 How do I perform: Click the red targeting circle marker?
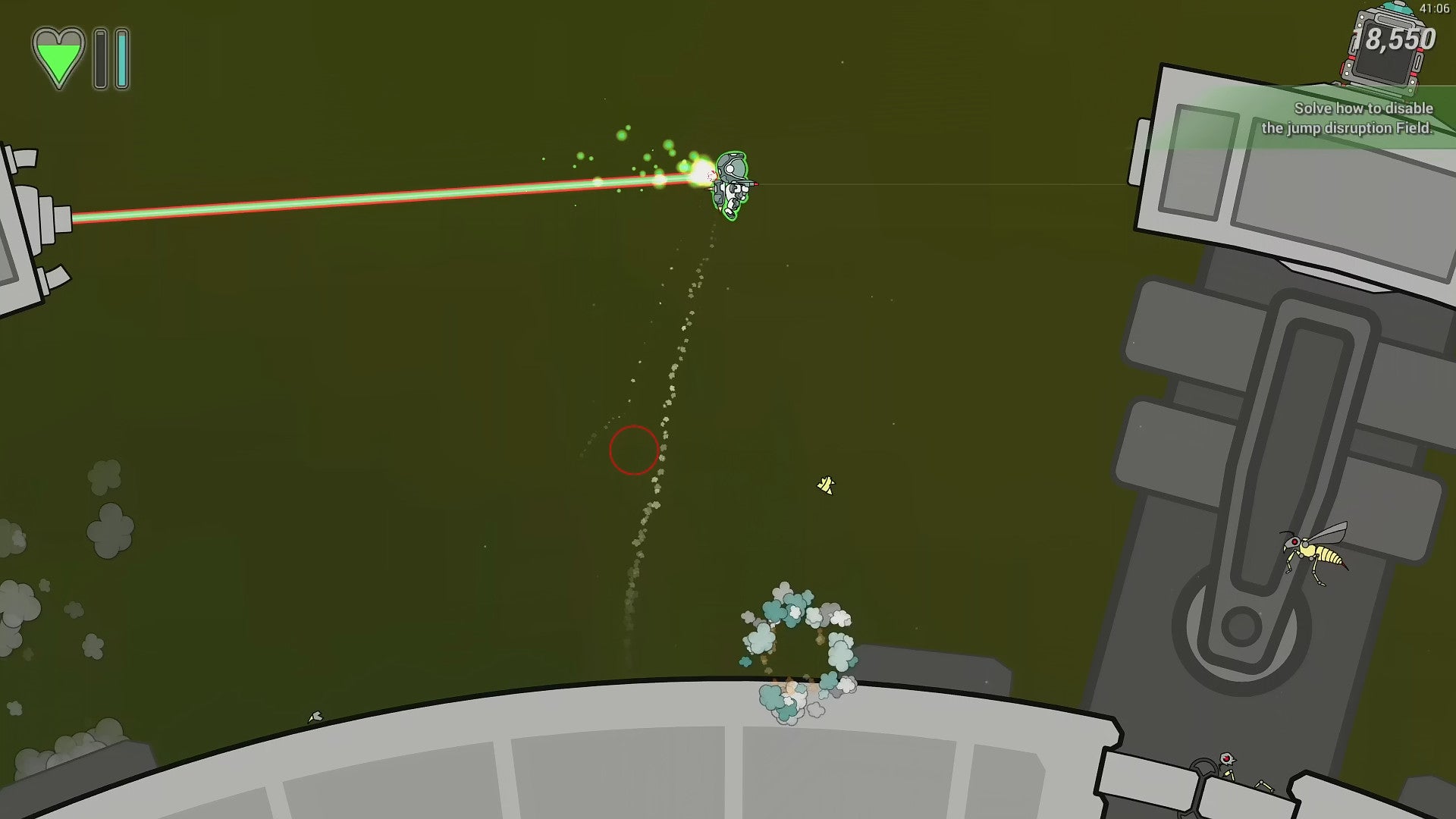tap(634, 450)
